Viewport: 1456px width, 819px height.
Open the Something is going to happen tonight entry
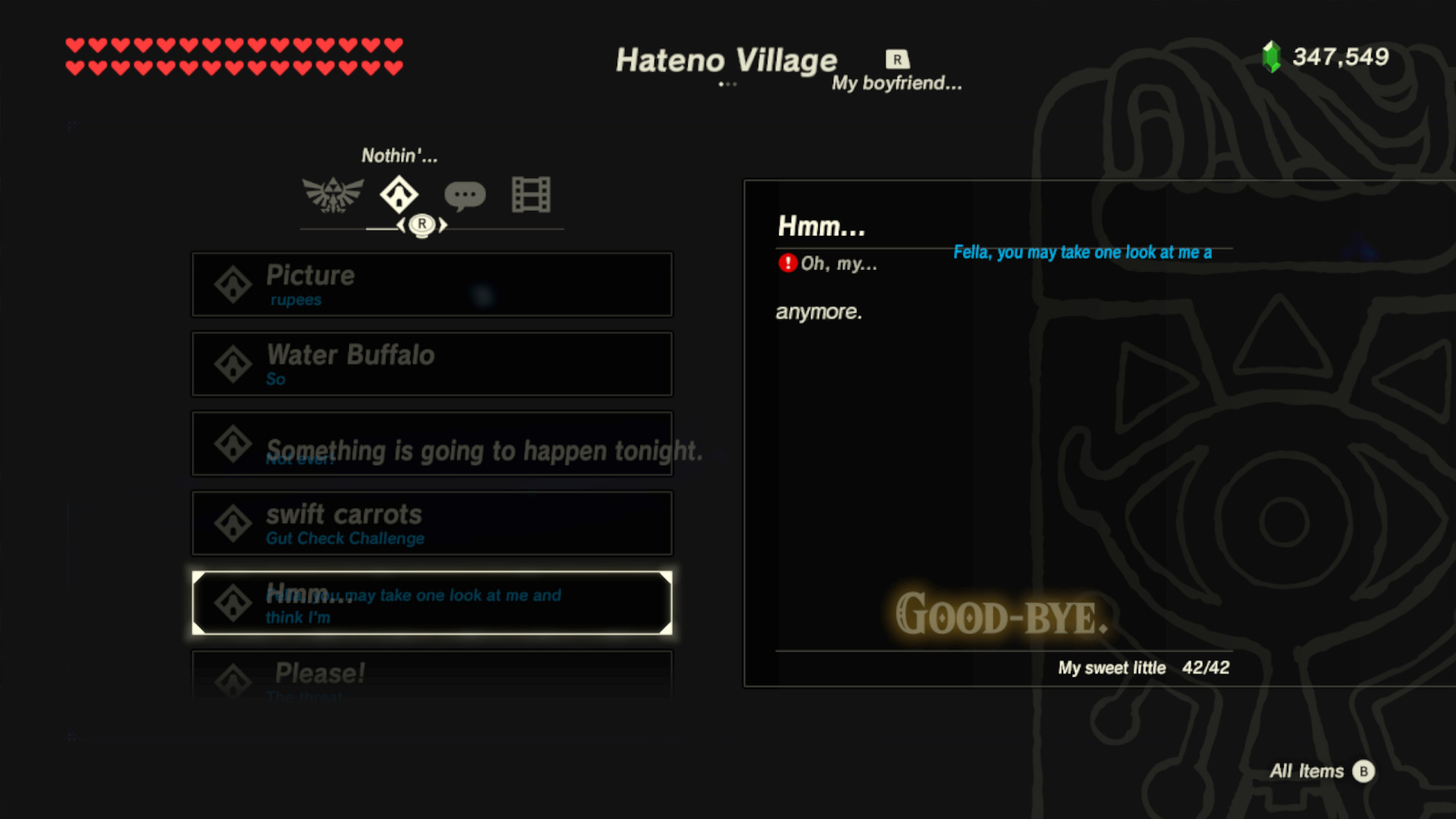tap(431, 444)
